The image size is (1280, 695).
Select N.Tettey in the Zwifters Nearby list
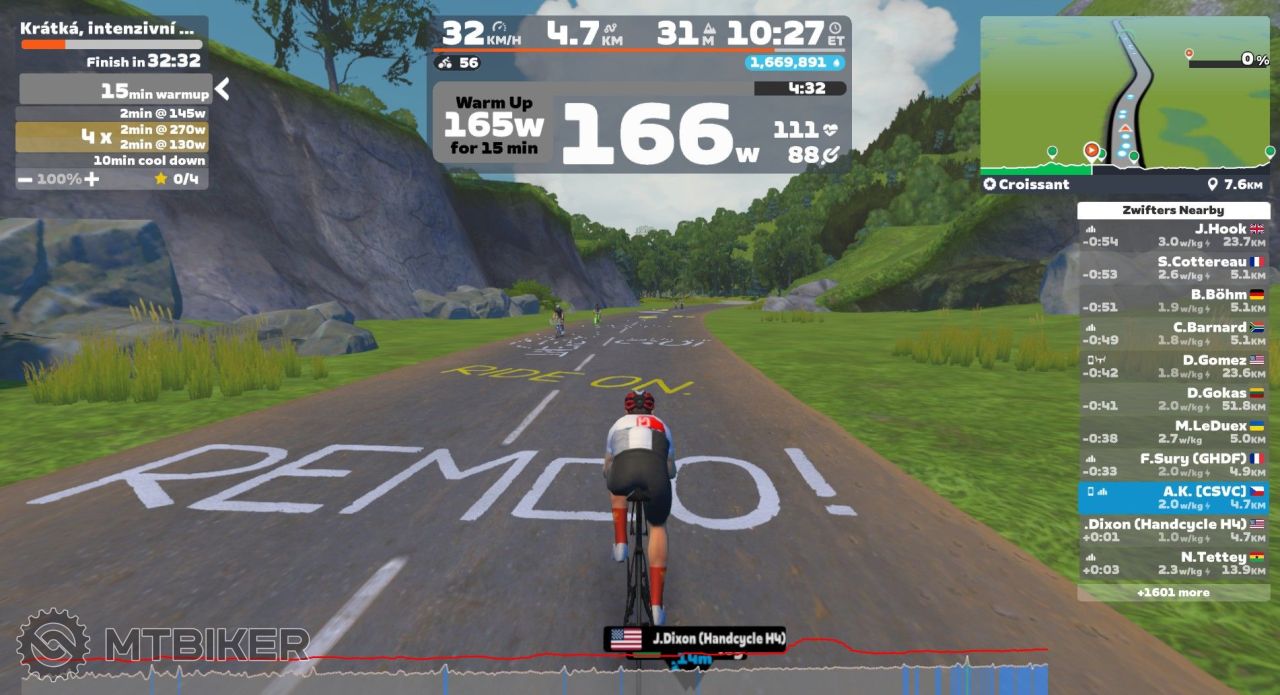tap(1174, 563)
